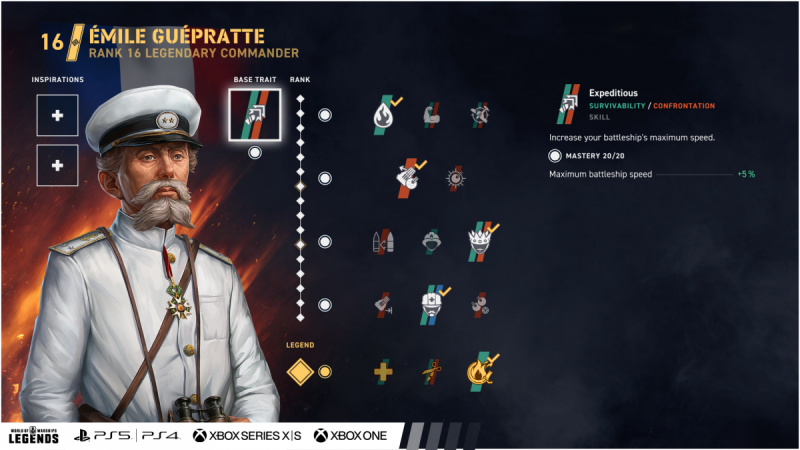Select the flame droplet skill with checkmark
The image size is (800, 450).
click(385, 115)
